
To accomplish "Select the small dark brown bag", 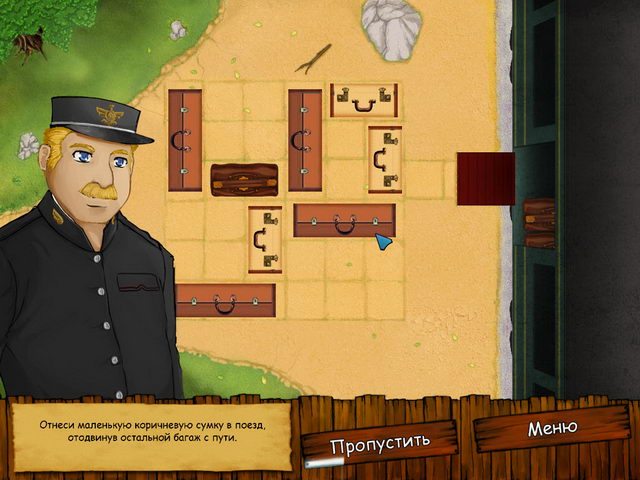I will click(244, 179).
